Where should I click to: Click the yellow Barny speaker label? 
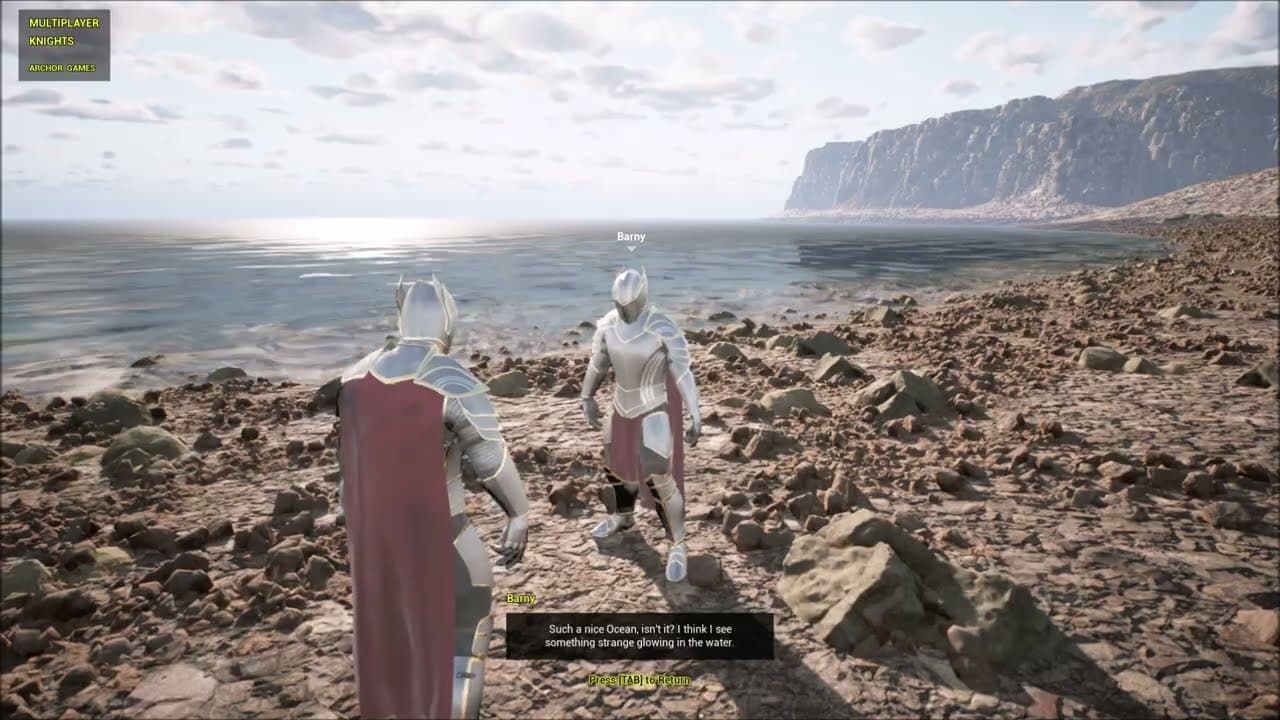point(519,597)
